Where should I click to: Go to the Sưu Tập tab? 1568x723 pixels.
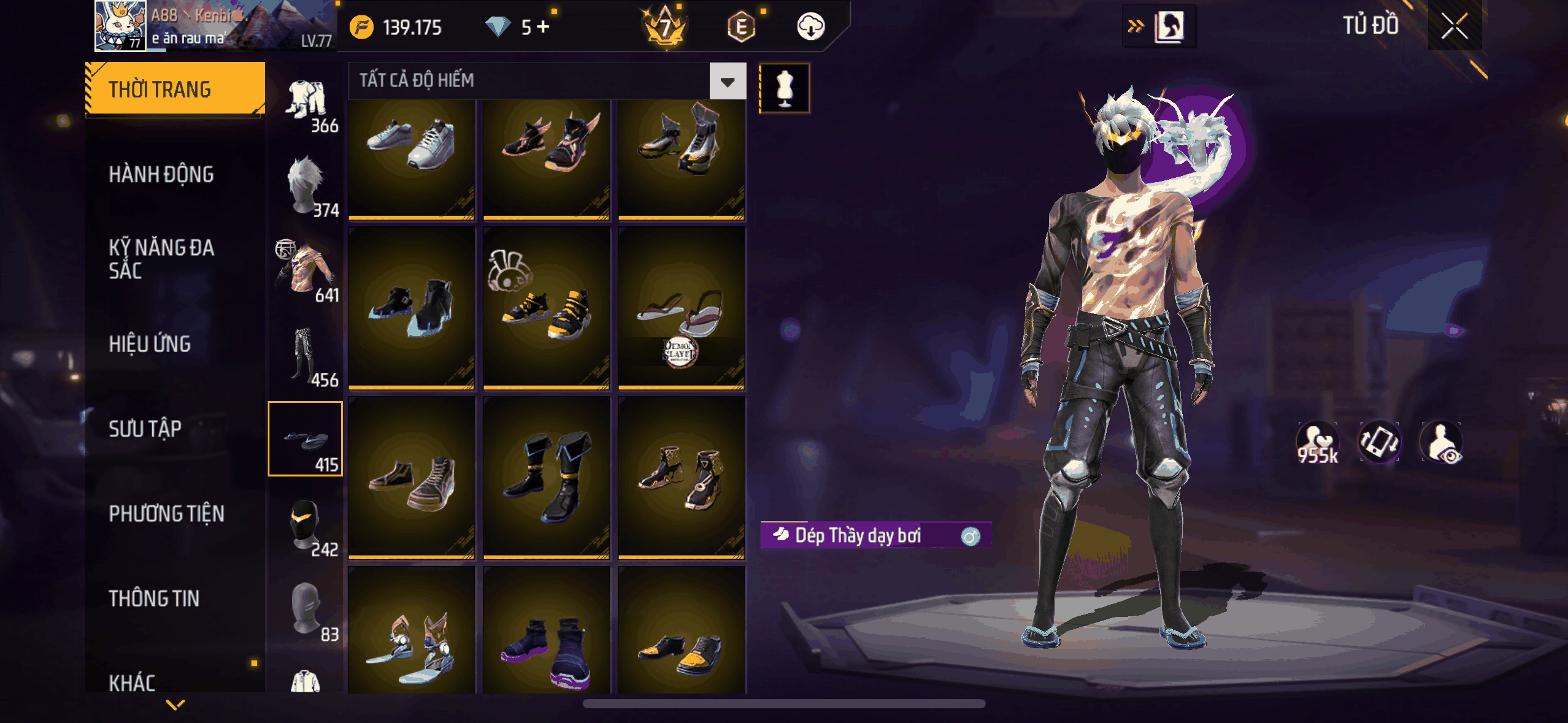(145, 429)
